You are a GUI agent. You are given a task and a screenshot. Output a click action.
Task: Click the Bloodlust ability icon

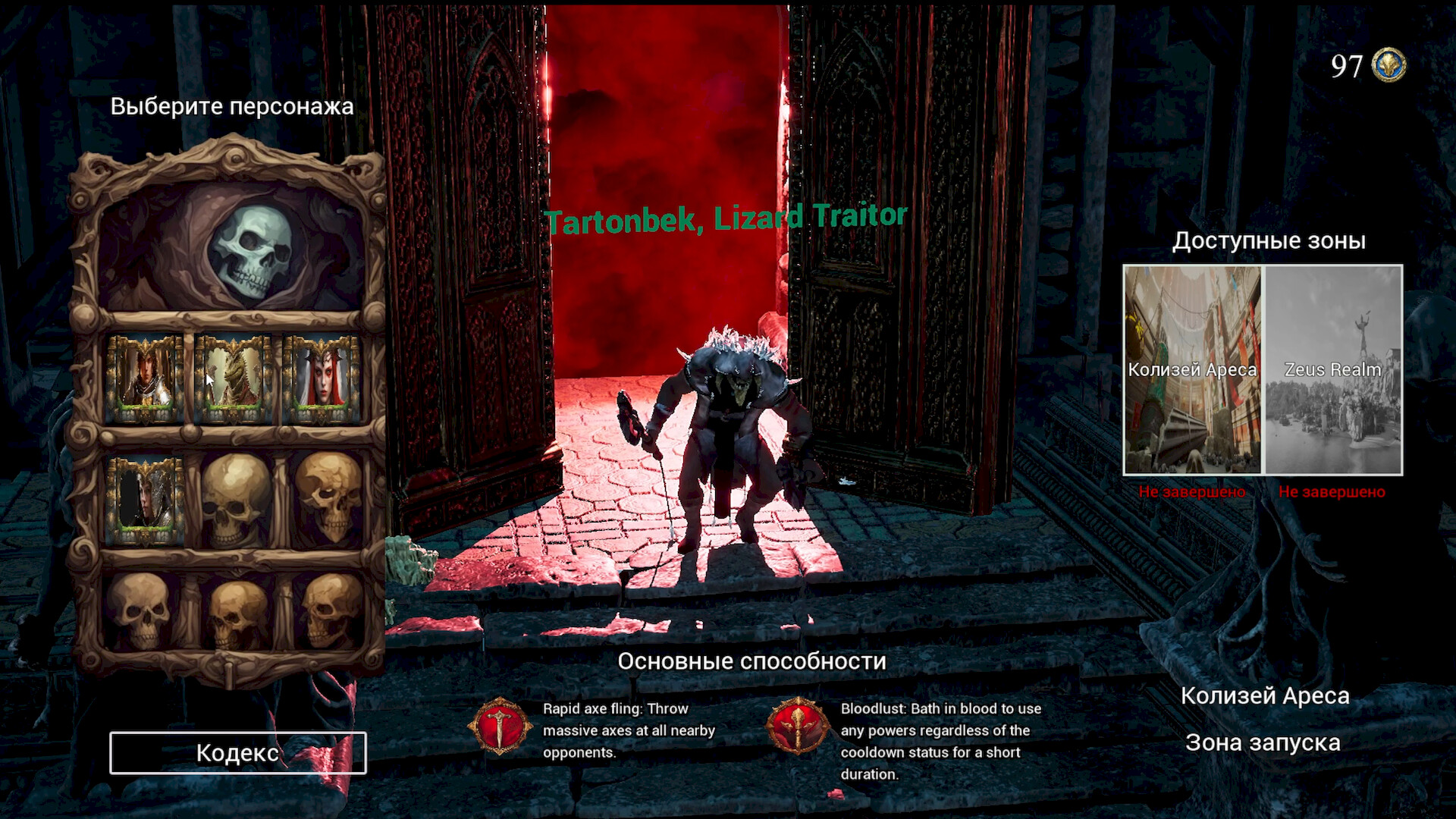(797, 726)
